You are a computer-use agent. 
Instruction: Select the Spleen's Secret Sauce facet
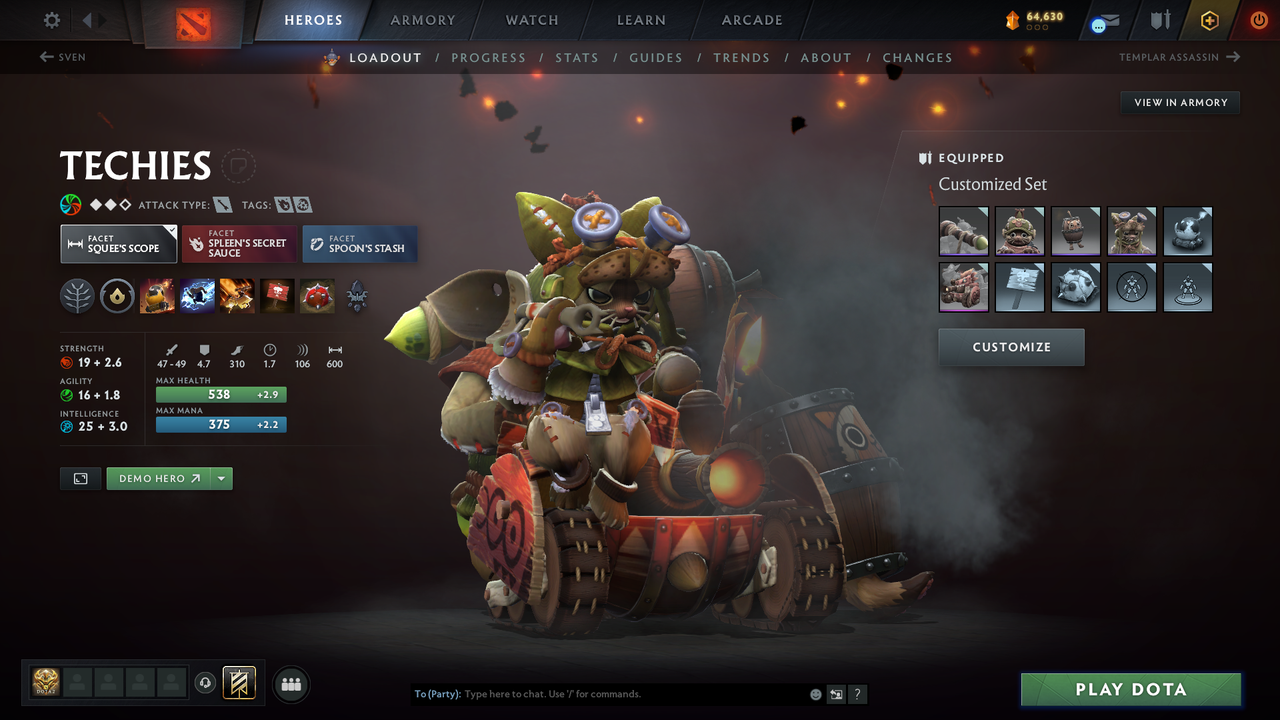click(x=238, y=243)
